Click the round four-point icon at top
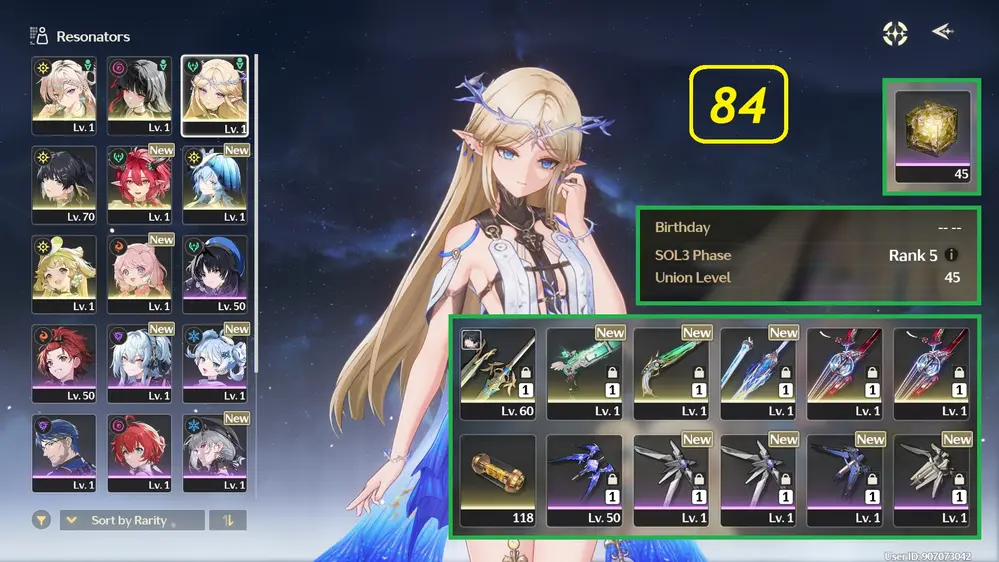 [895, 33]
